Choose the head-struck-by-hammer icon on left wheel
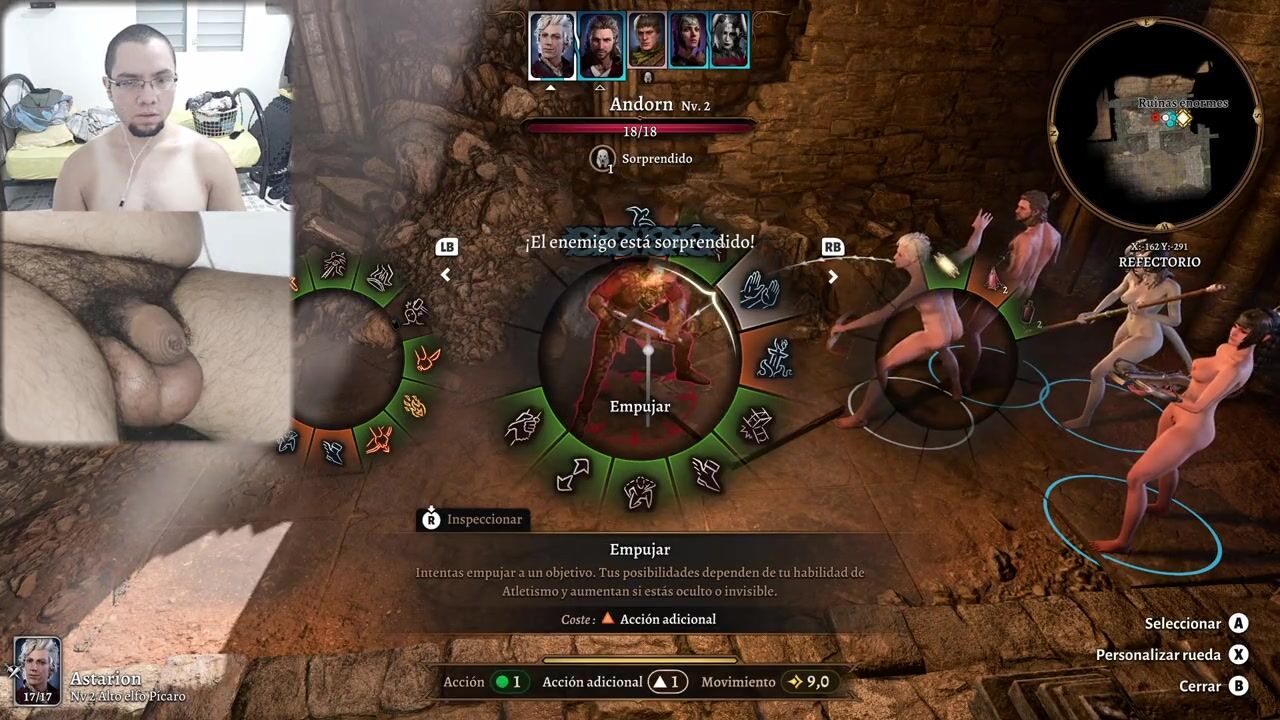 [414, 312]
